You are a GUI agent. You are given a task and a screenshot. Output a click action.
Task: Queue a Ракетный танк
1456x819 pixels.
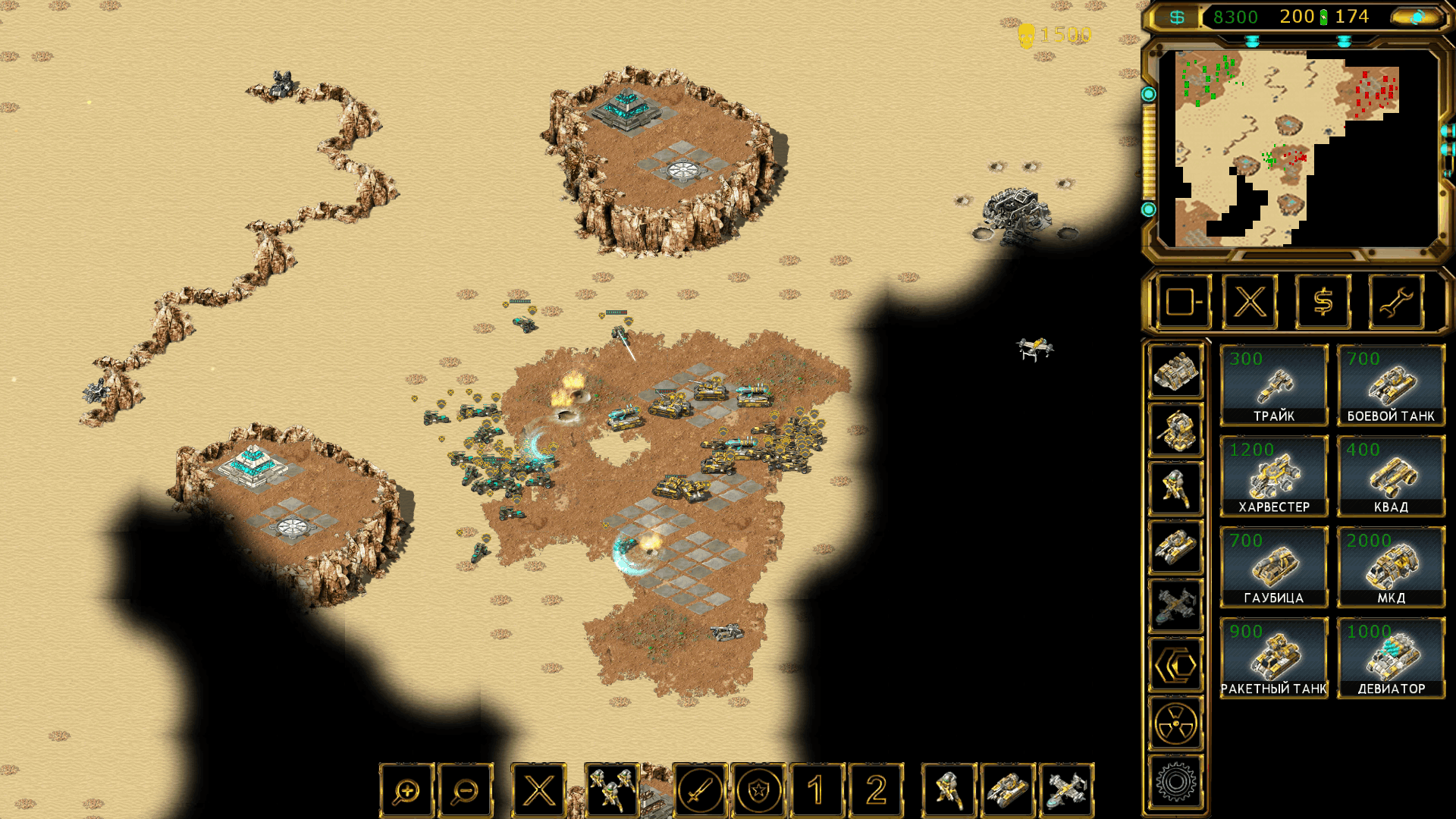click(1274, 658)
